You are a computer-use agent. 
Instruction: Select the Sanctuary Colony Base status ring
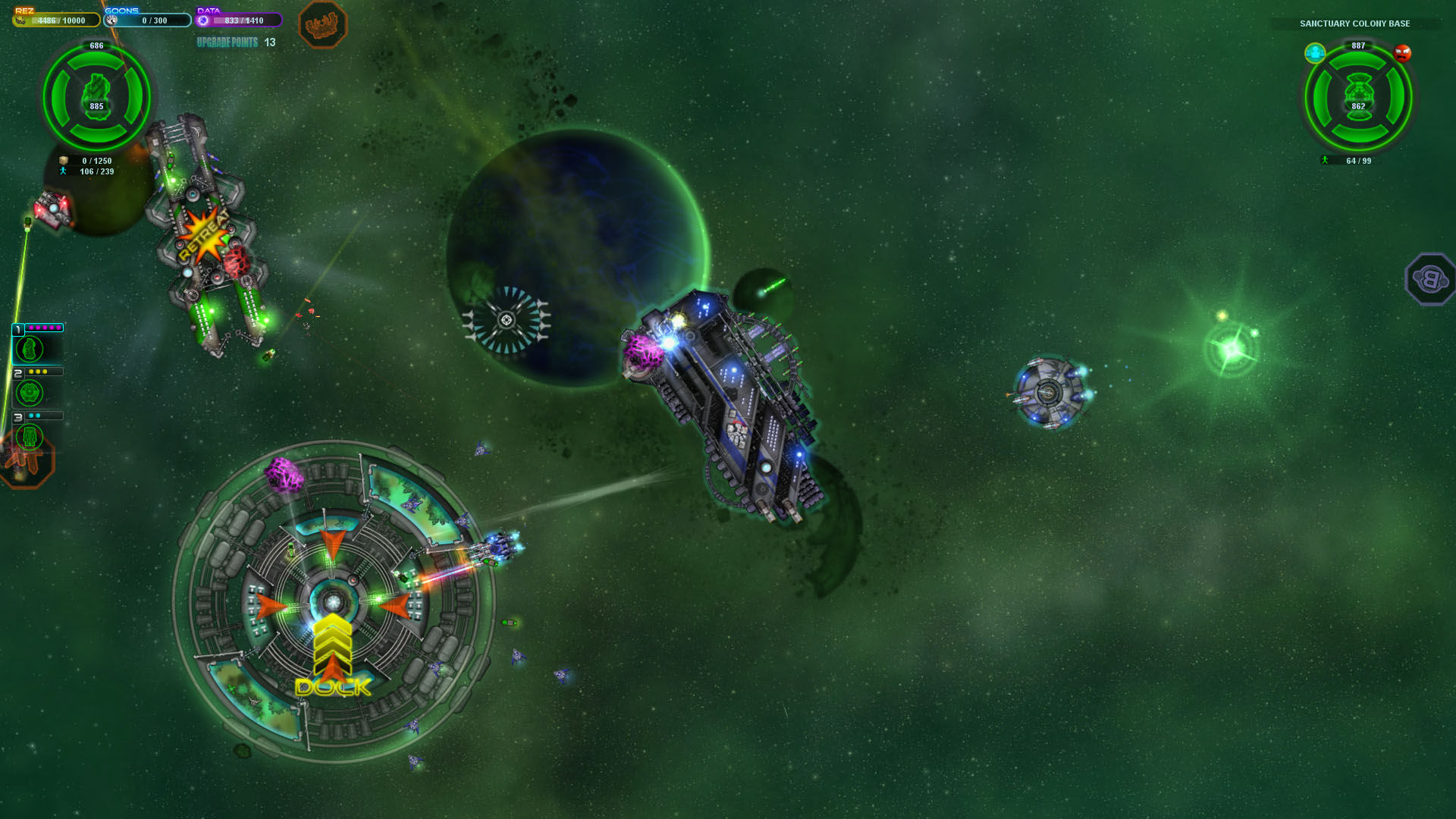(1358, 98)
